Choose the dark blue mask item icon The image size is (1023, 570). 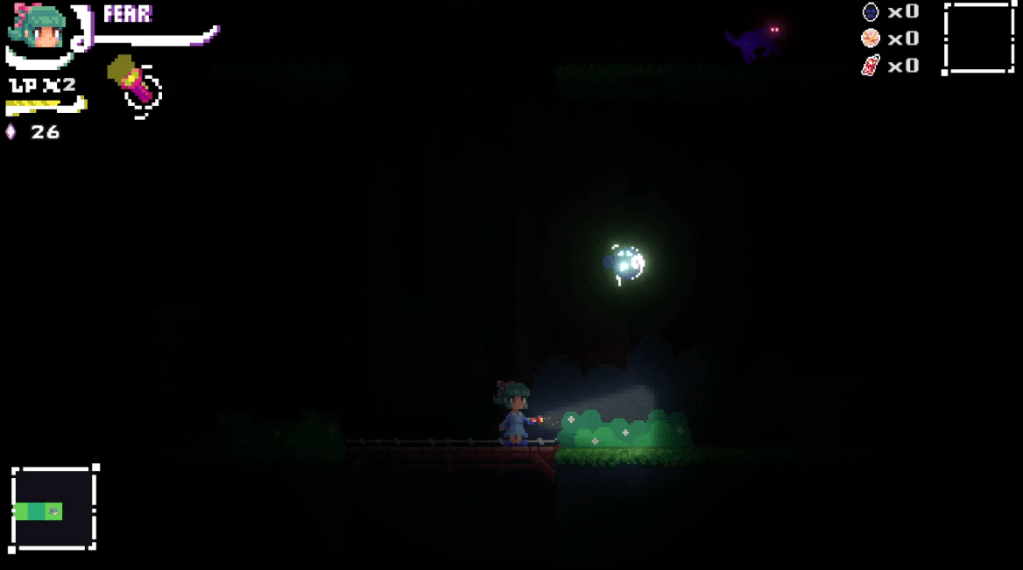(x=870, y=12)
